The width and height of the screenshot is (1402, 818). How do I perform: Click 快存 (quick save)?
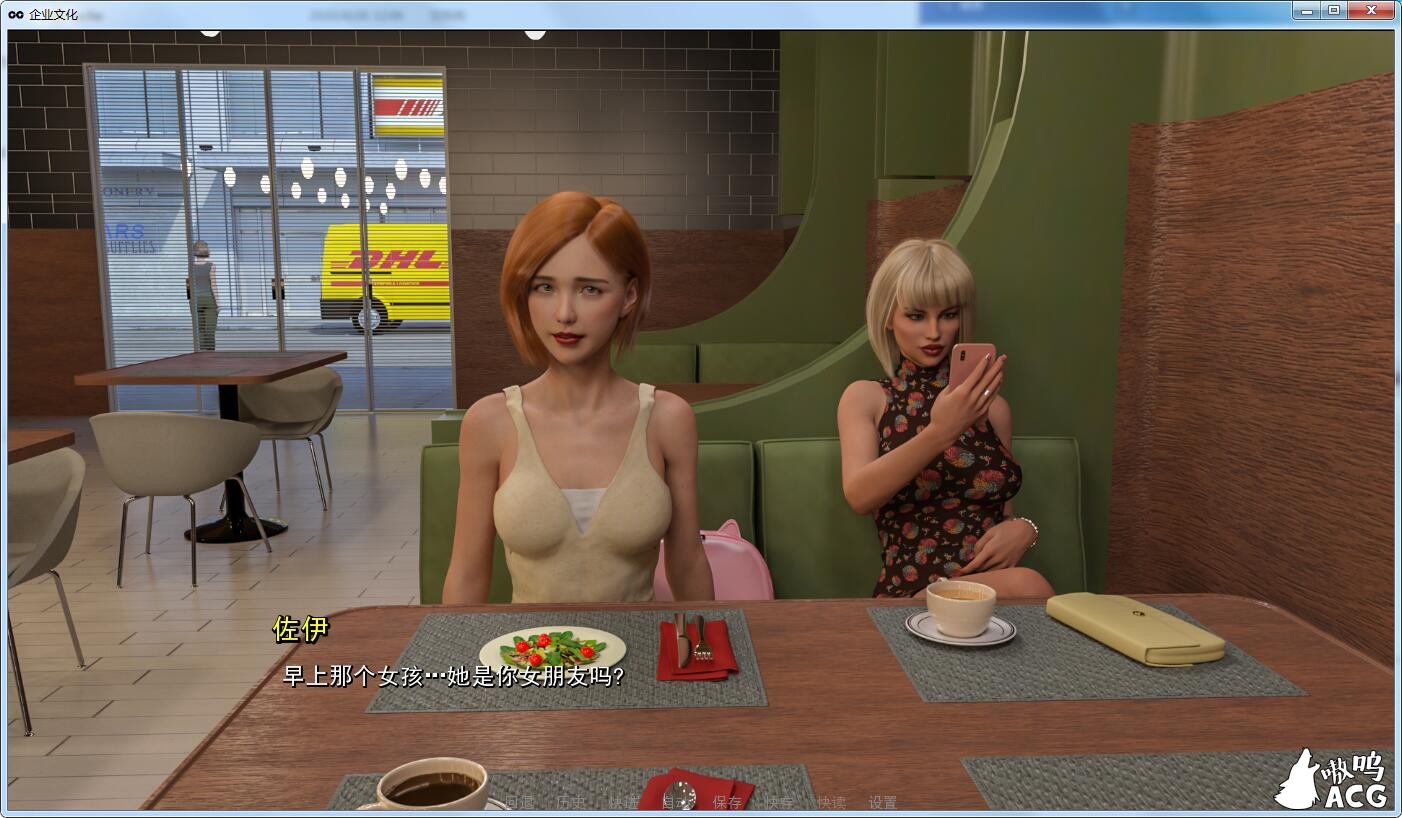point(779,802)
